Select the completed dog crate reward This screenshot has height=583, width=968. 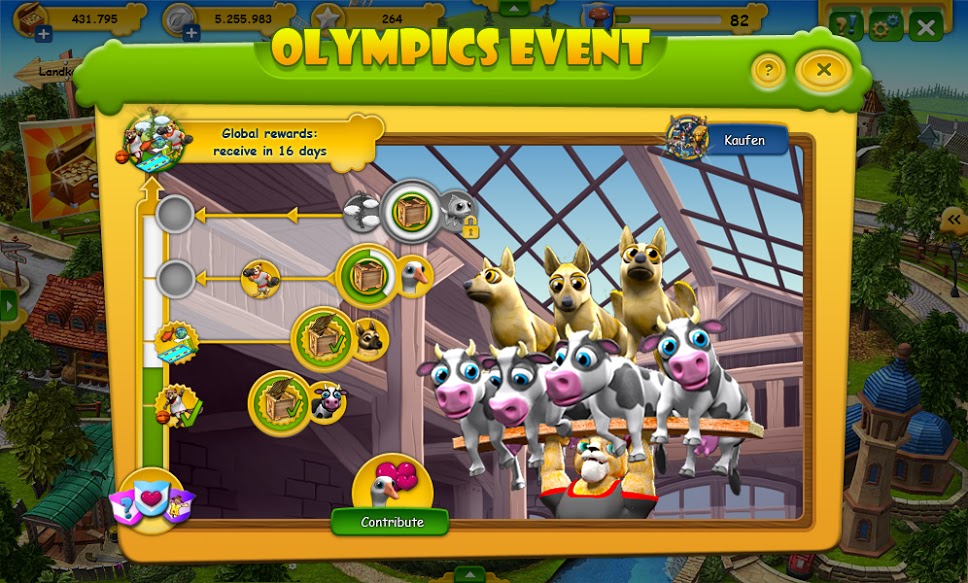pos(323,339)
